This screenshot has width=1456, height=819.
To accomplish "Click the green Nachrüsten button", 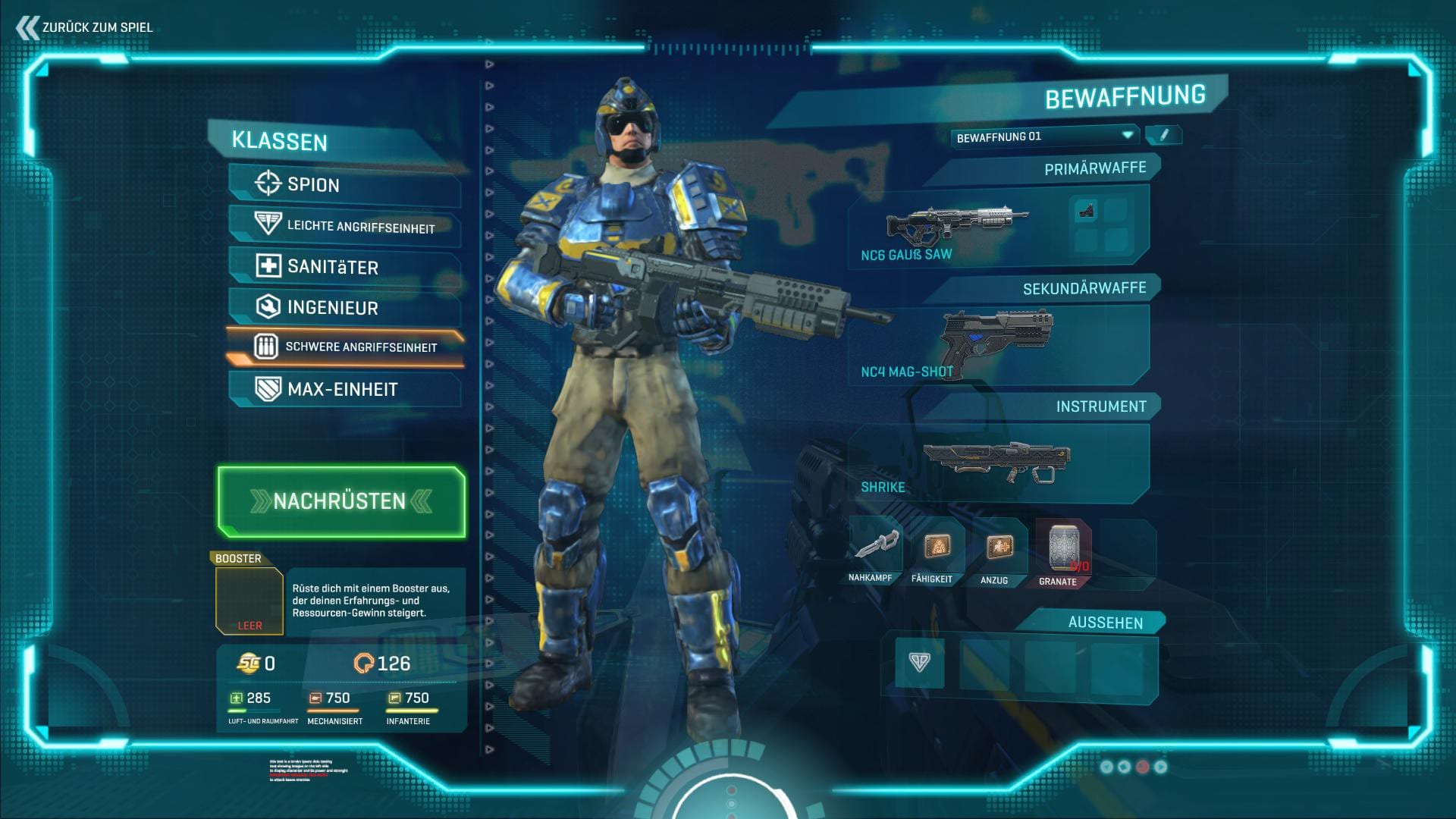I will tap(341, 501).
